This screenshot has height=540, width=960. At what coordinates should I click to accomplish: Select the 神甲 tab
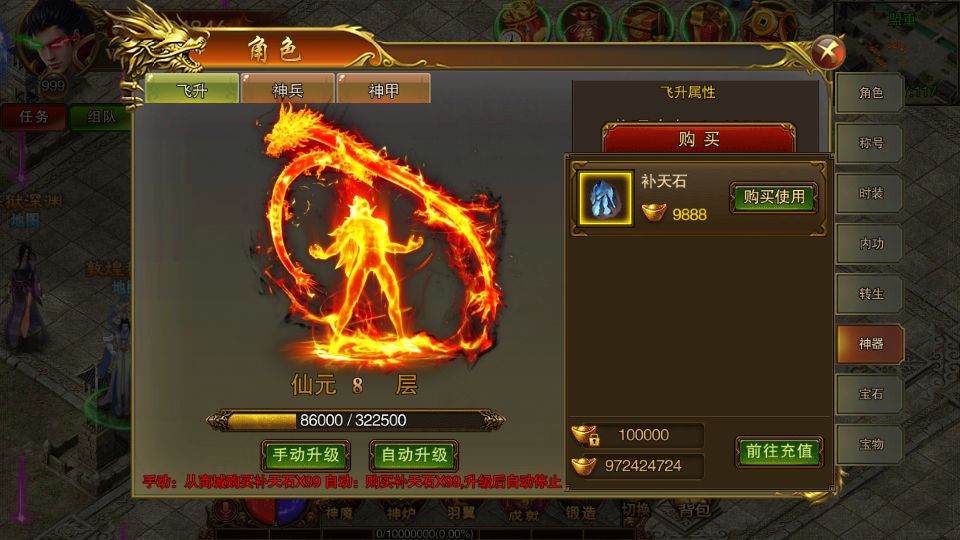coord(384,90)
